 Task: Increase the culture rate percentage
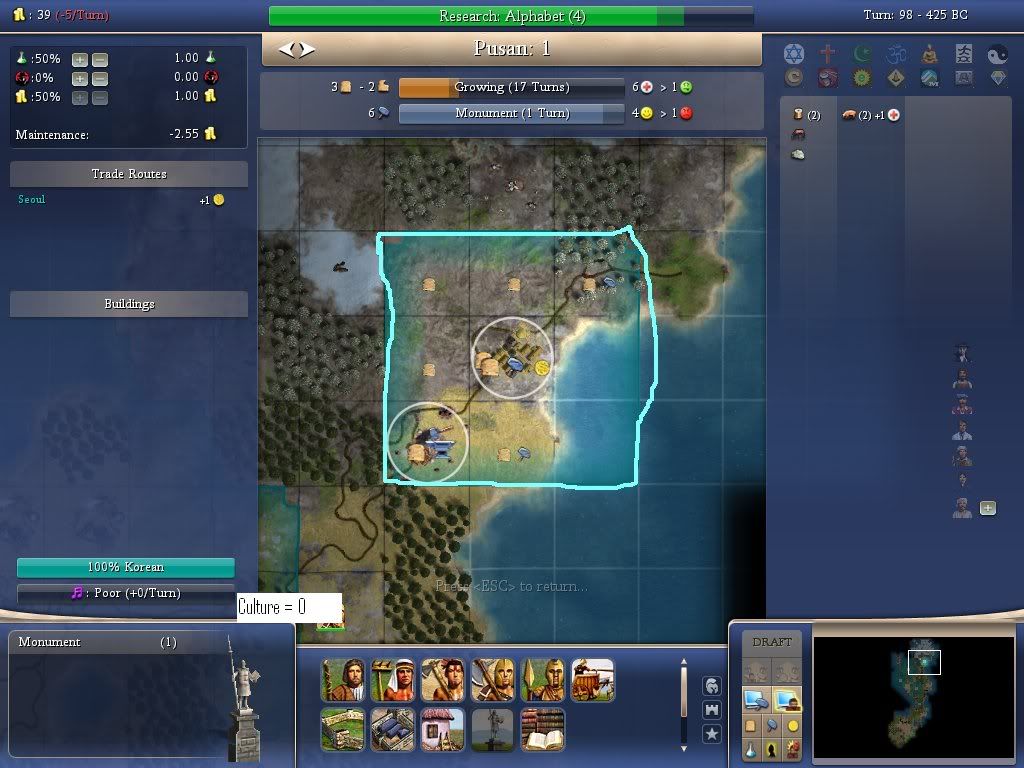(x=80, y=78)
